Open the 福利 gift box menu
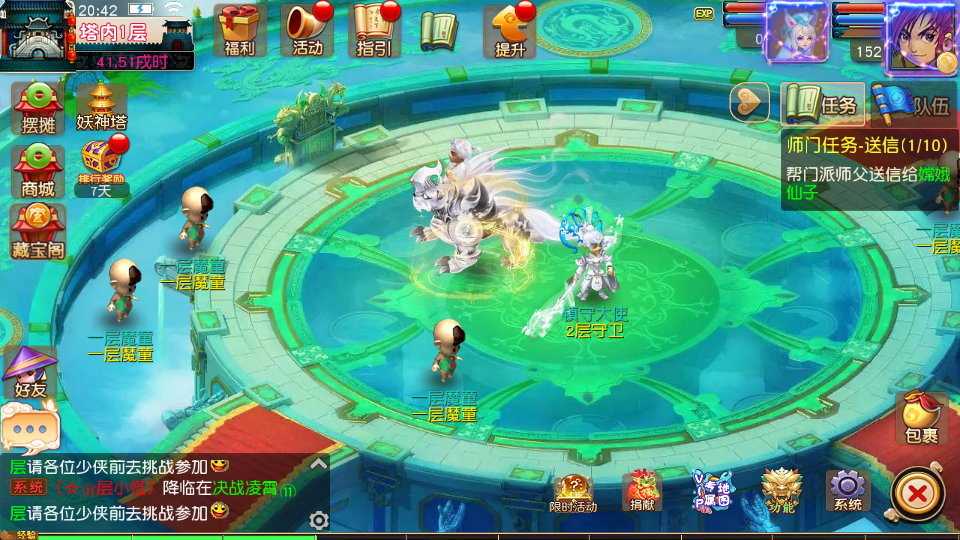Screen dimensions: 960x540 click(240, 29)
